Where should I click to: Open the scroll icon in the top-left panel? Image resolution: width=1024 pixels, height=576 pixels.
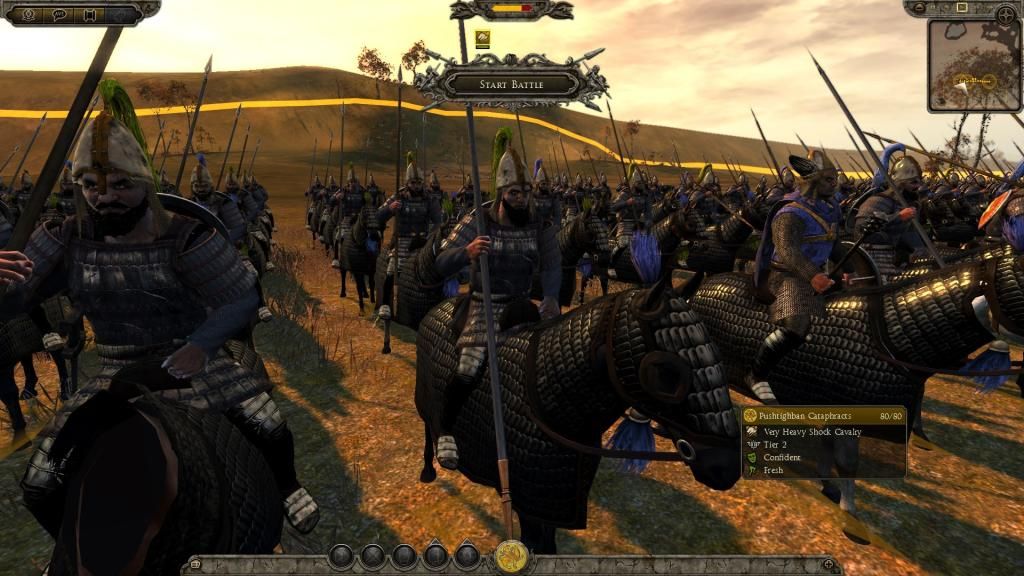90,14
